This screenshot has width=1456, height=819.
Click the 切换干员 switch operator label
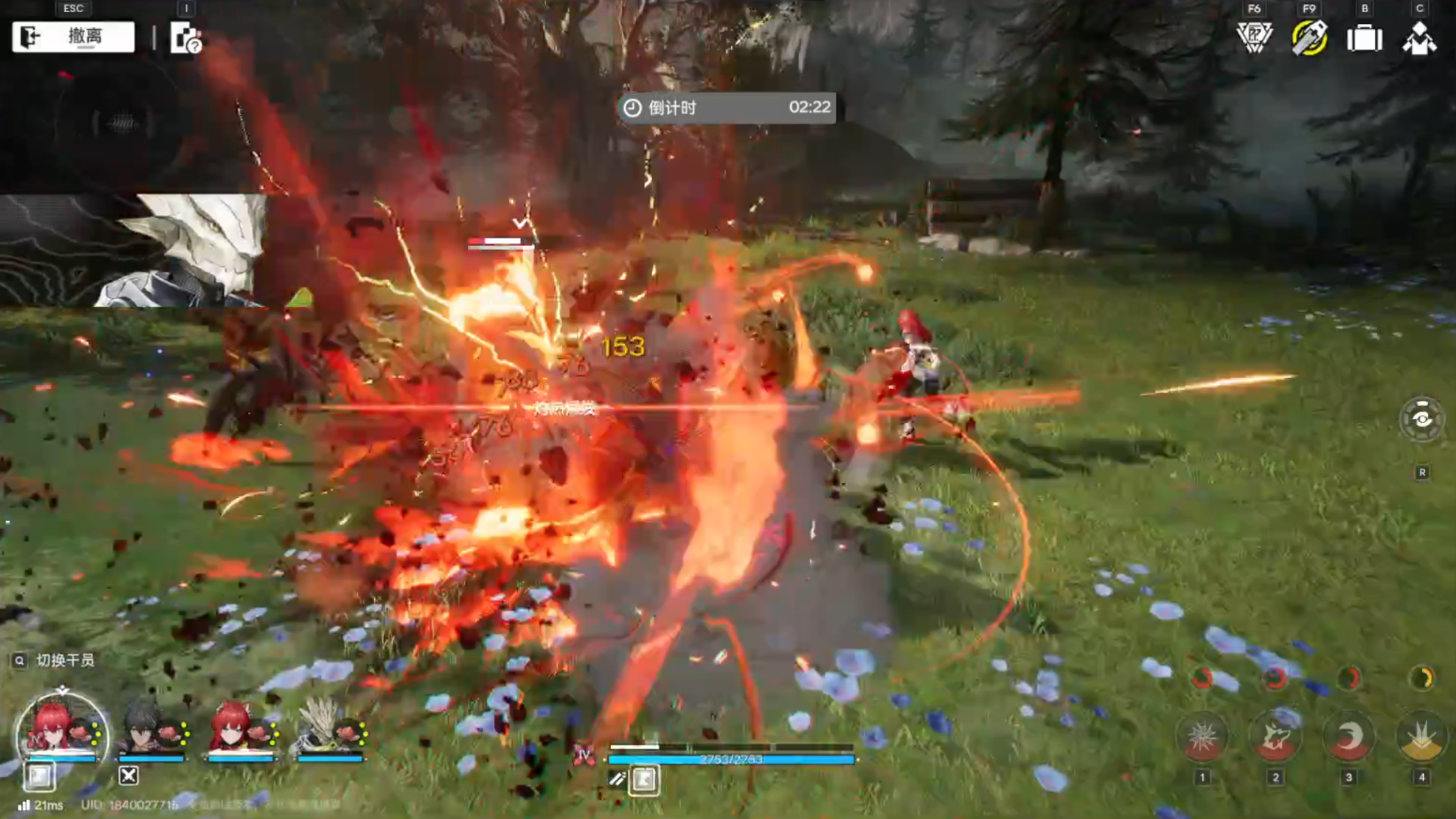pyautogui.click(x=65, y=660)
